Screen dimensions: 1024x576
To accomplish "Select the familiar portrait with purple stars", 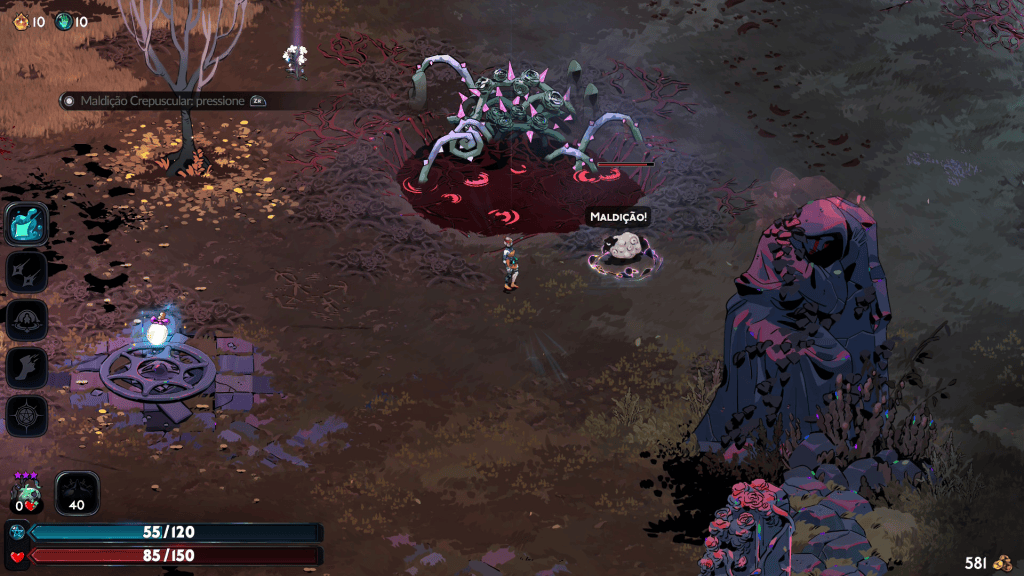I will click(24, 493).
